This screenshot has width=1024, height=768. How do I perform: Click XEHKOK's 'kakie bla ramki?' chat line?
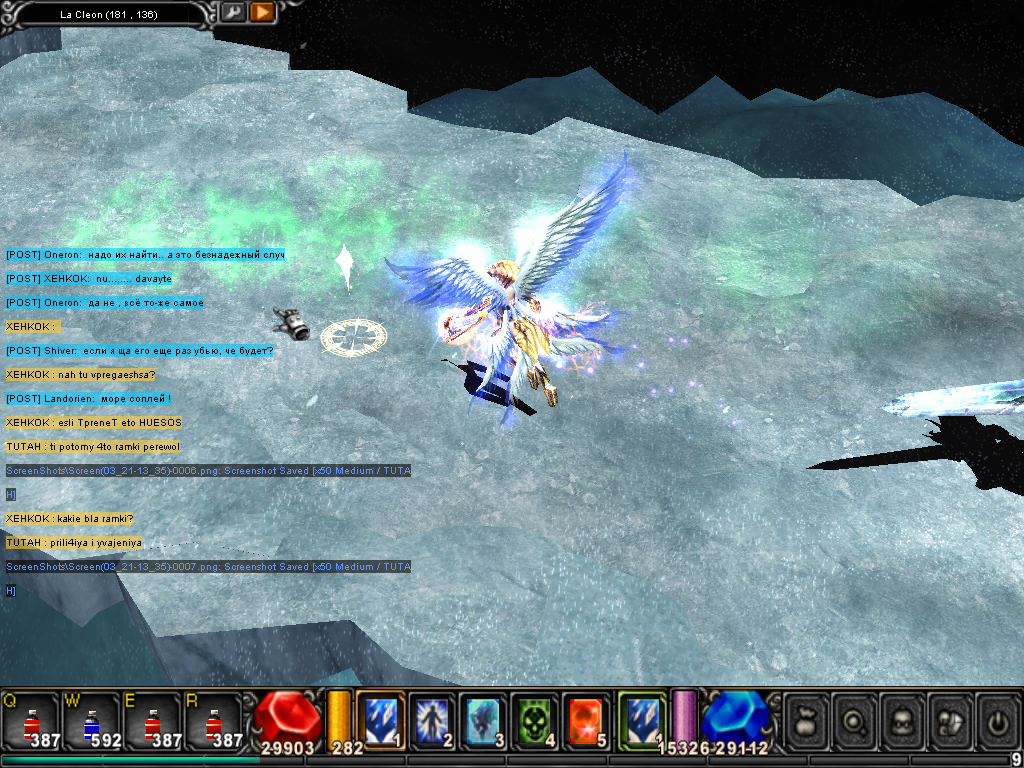(x=70, y=519)
